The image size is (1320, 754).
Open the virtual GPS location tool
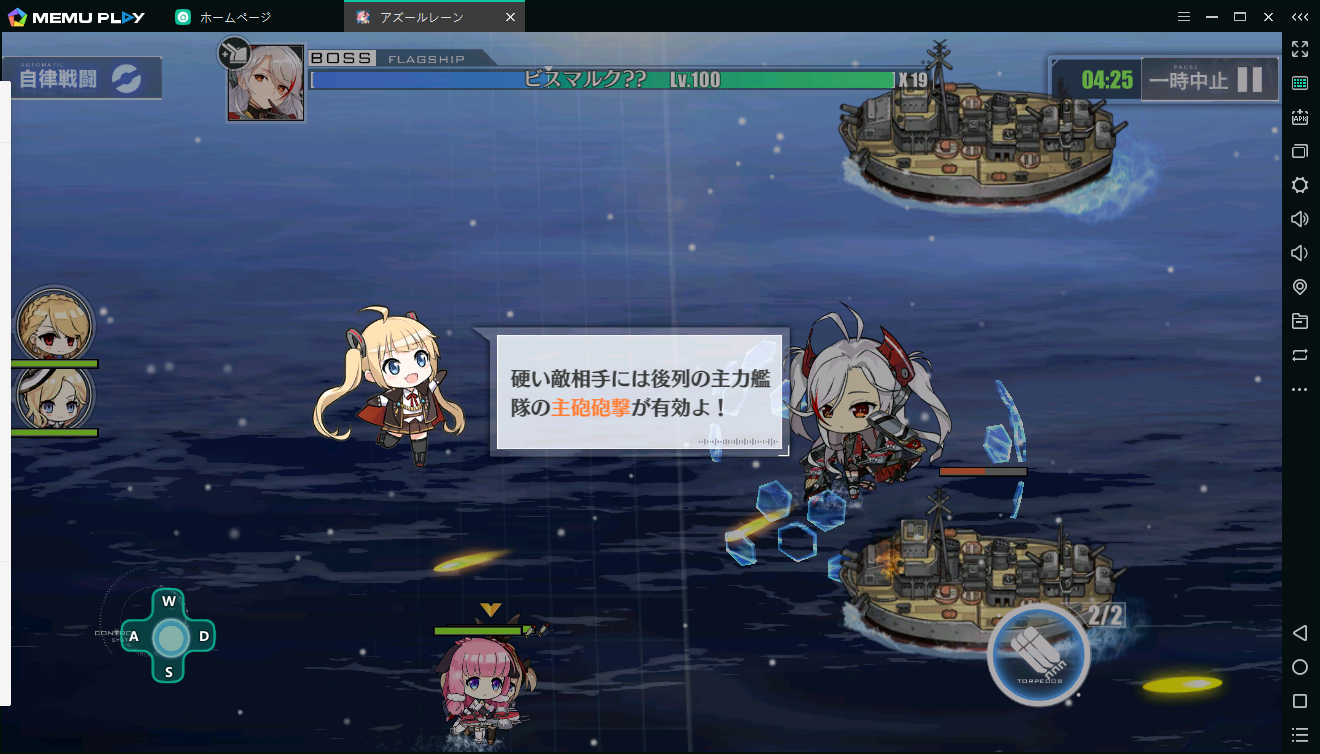[1299, 287]
